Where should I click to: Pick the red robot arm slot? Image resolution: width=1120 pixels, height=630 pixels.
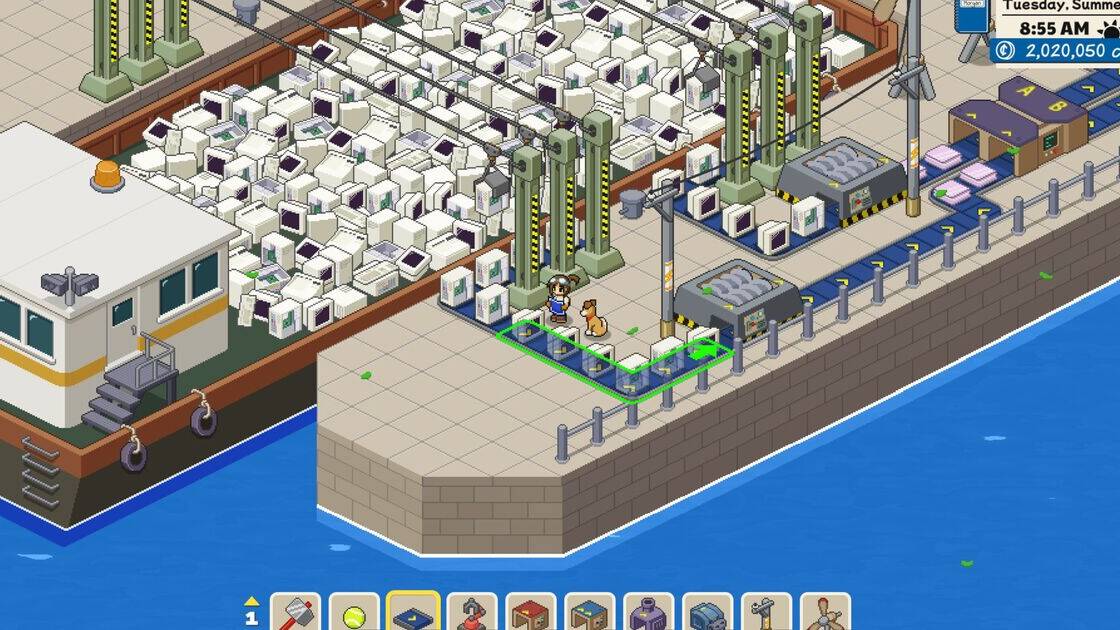pos(472,613)
